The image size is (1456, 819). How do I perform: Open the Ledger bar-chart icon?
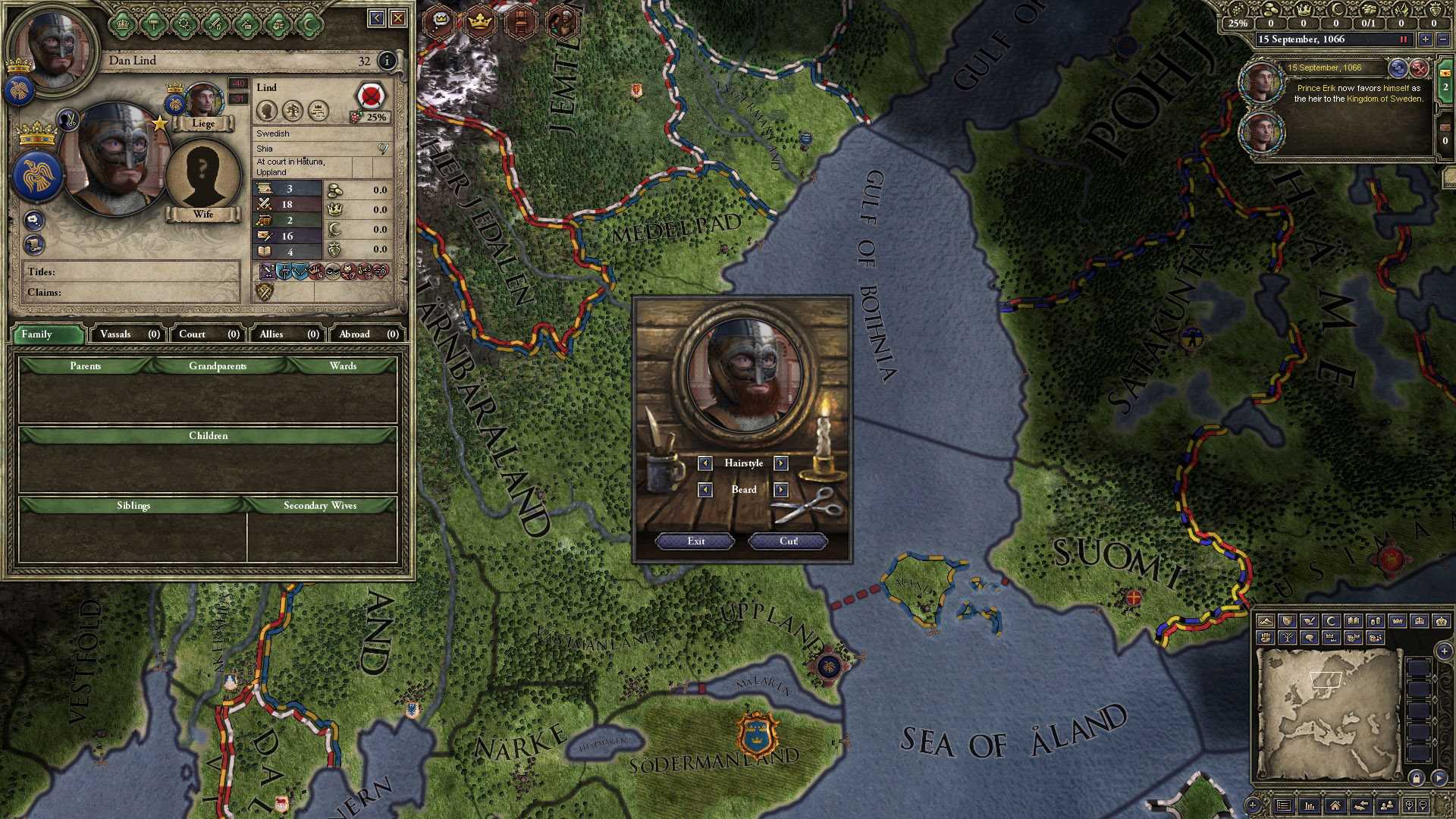point(1310,805)
